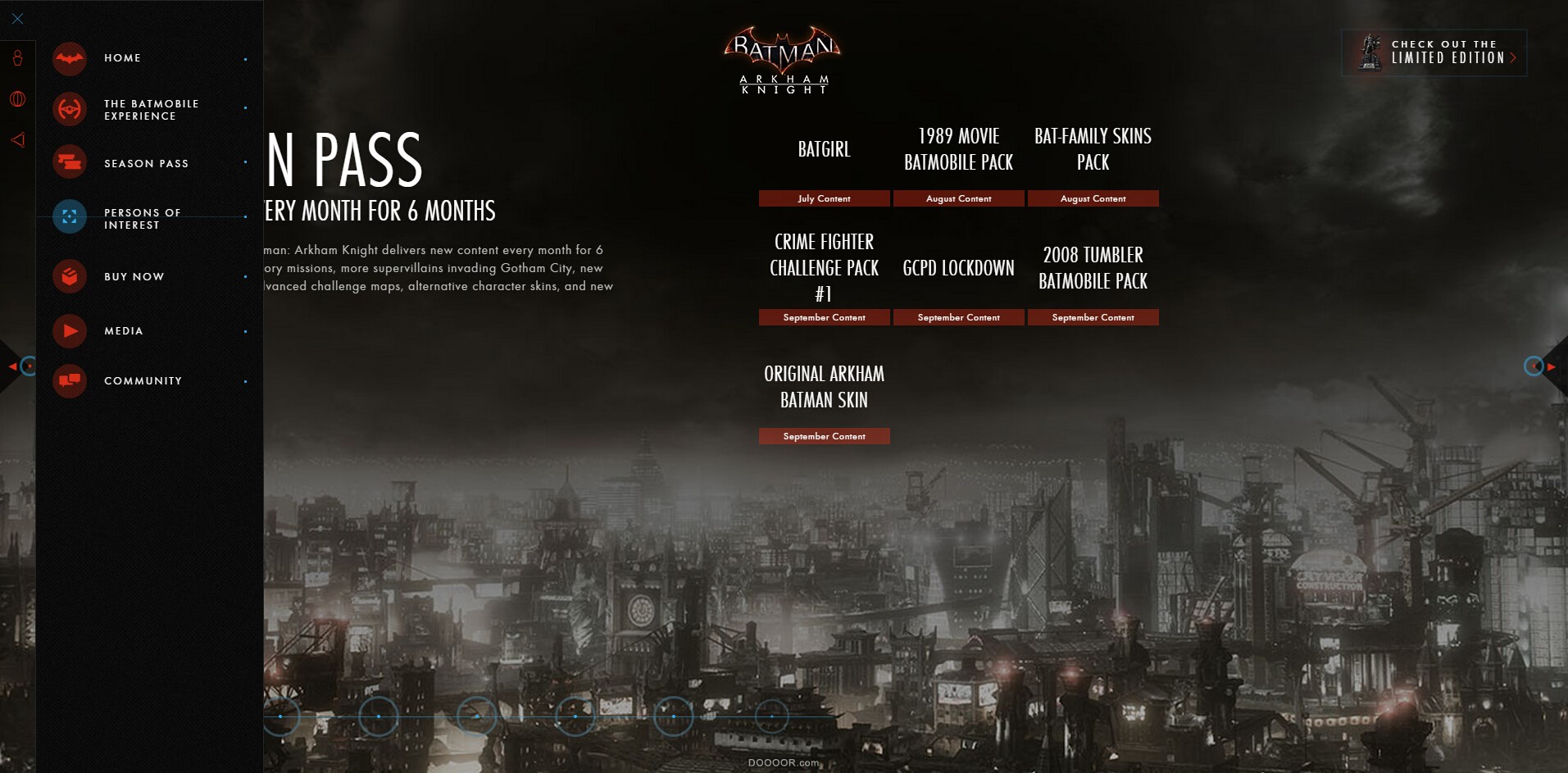Select the triangle icon below the globe icon

tap(16, 139)
